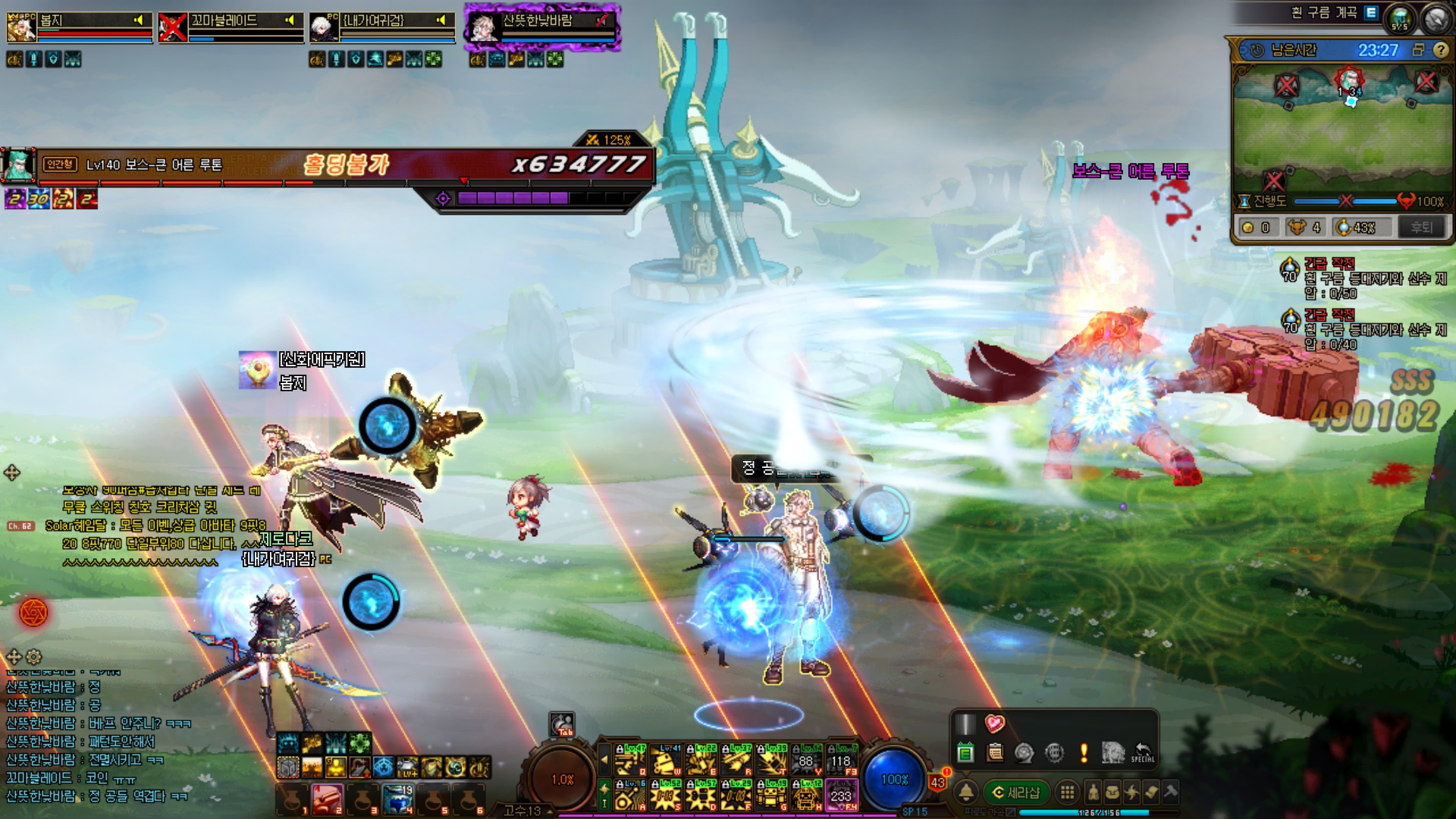Click the golden notification bell button
This screenshot has height=819, width=1456.
pyautogui.click(x=965, y=792)
